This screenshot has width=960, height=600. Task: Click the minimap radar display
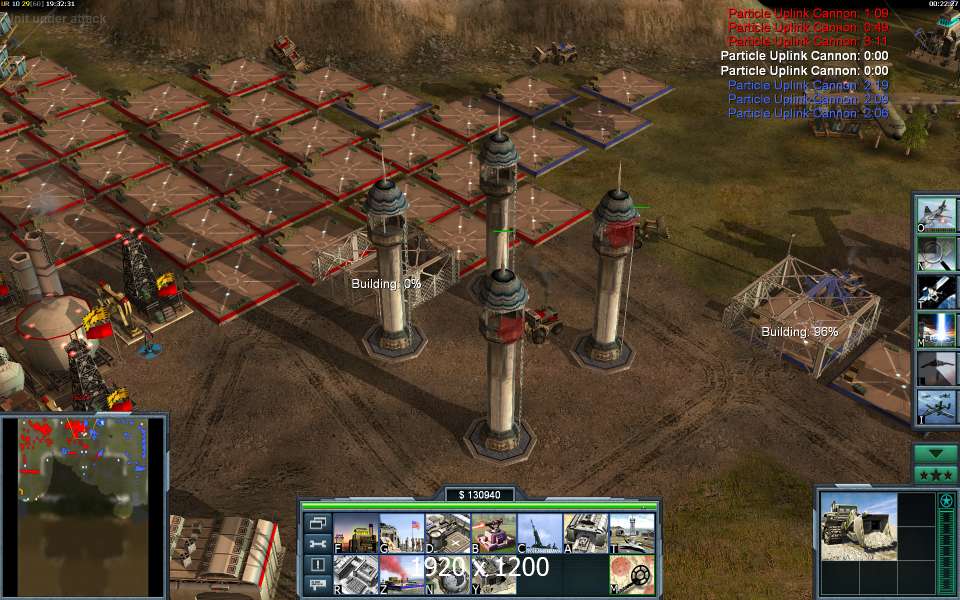[84, 505]
